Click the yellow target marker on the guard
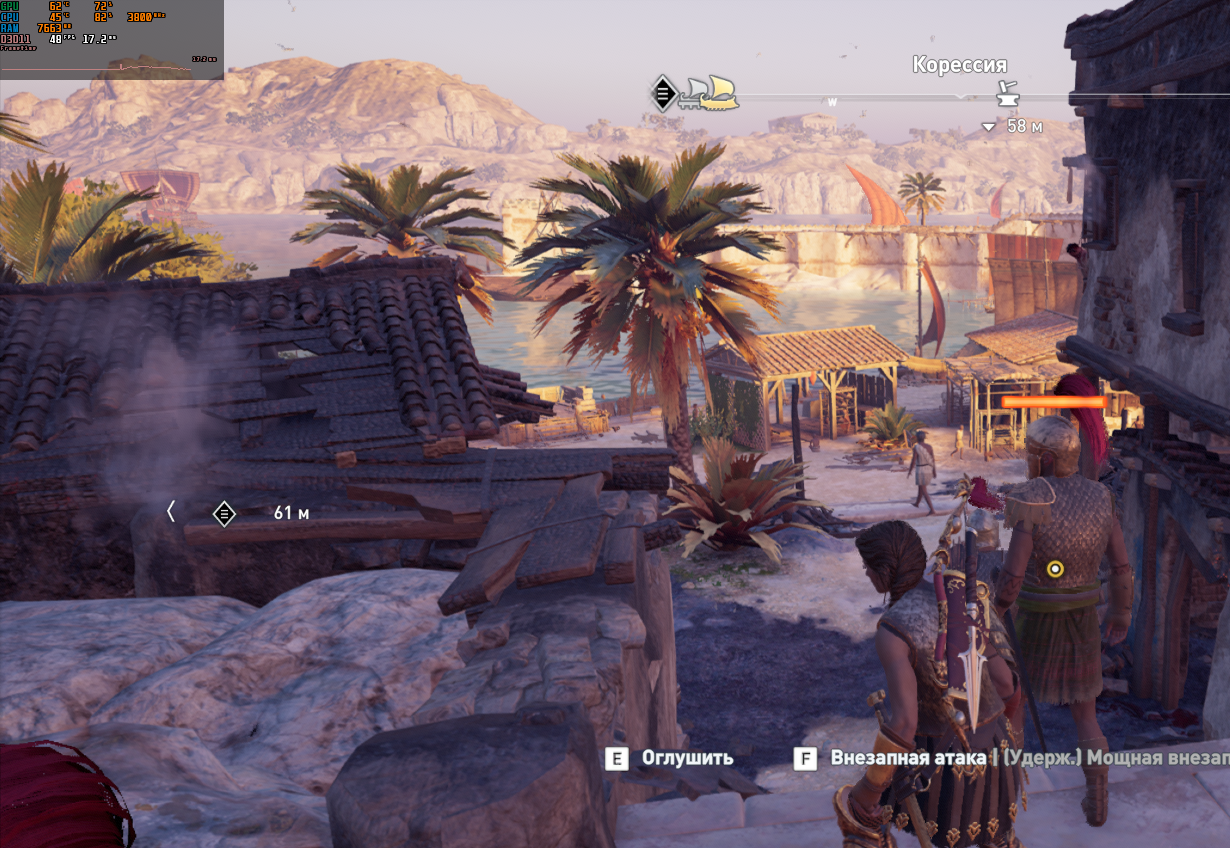Screen dimensions: 1230x848 click(x=1054, y=569)
